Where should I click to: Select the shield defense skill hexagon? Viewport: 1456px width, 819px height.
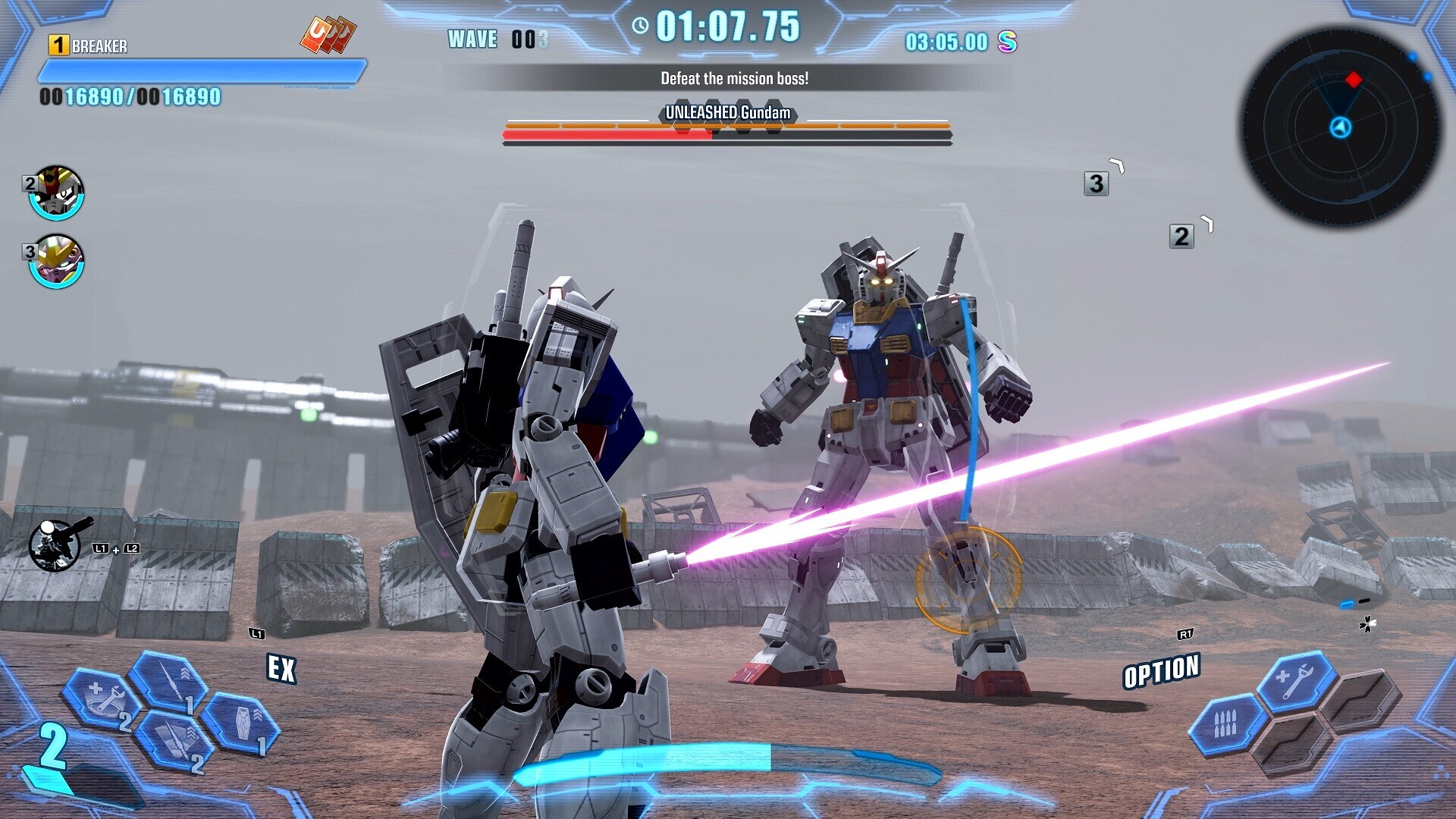[x=242, y=723]
